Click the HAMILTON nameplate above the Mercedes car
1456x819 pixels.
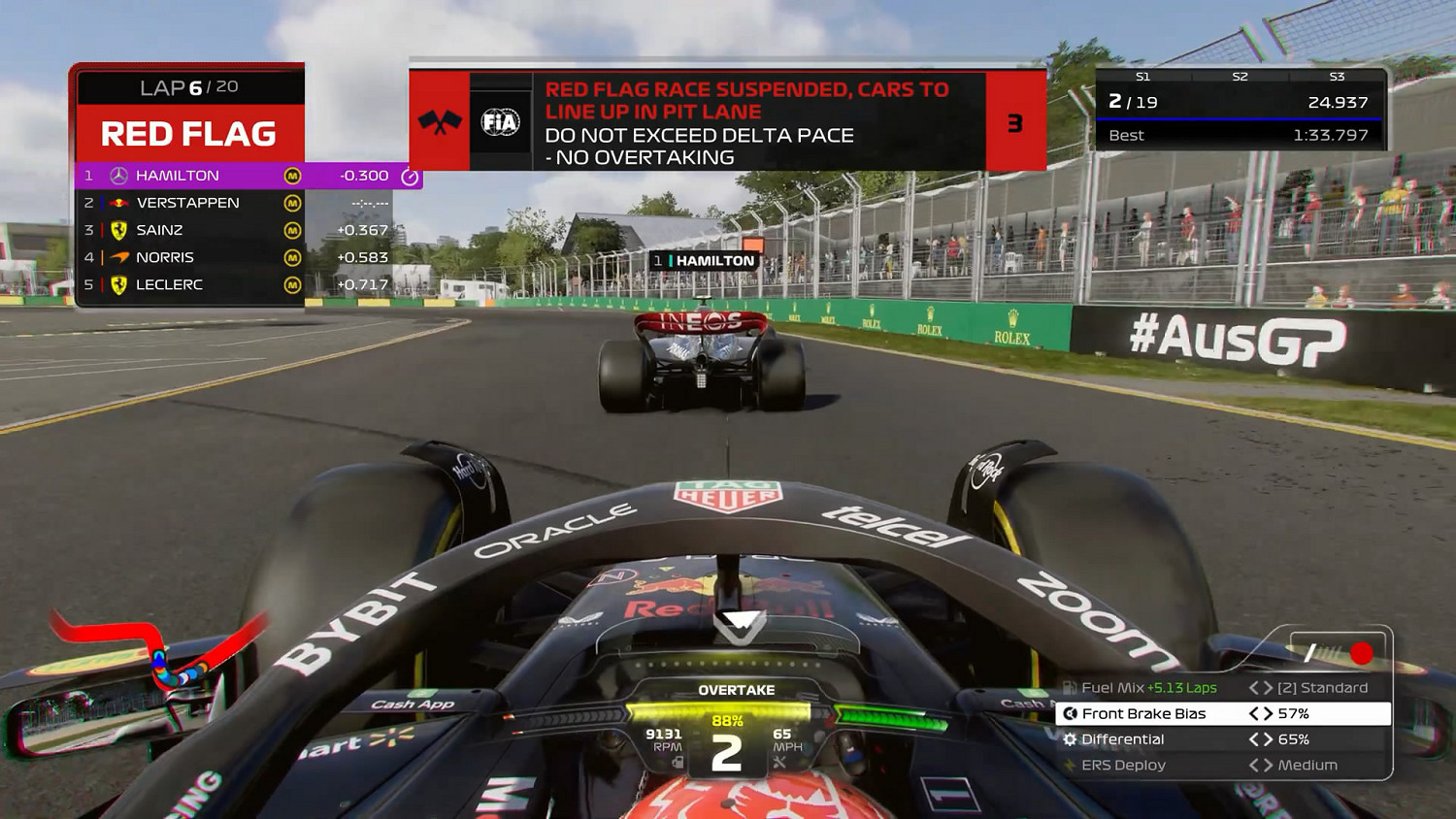[704, 259]
